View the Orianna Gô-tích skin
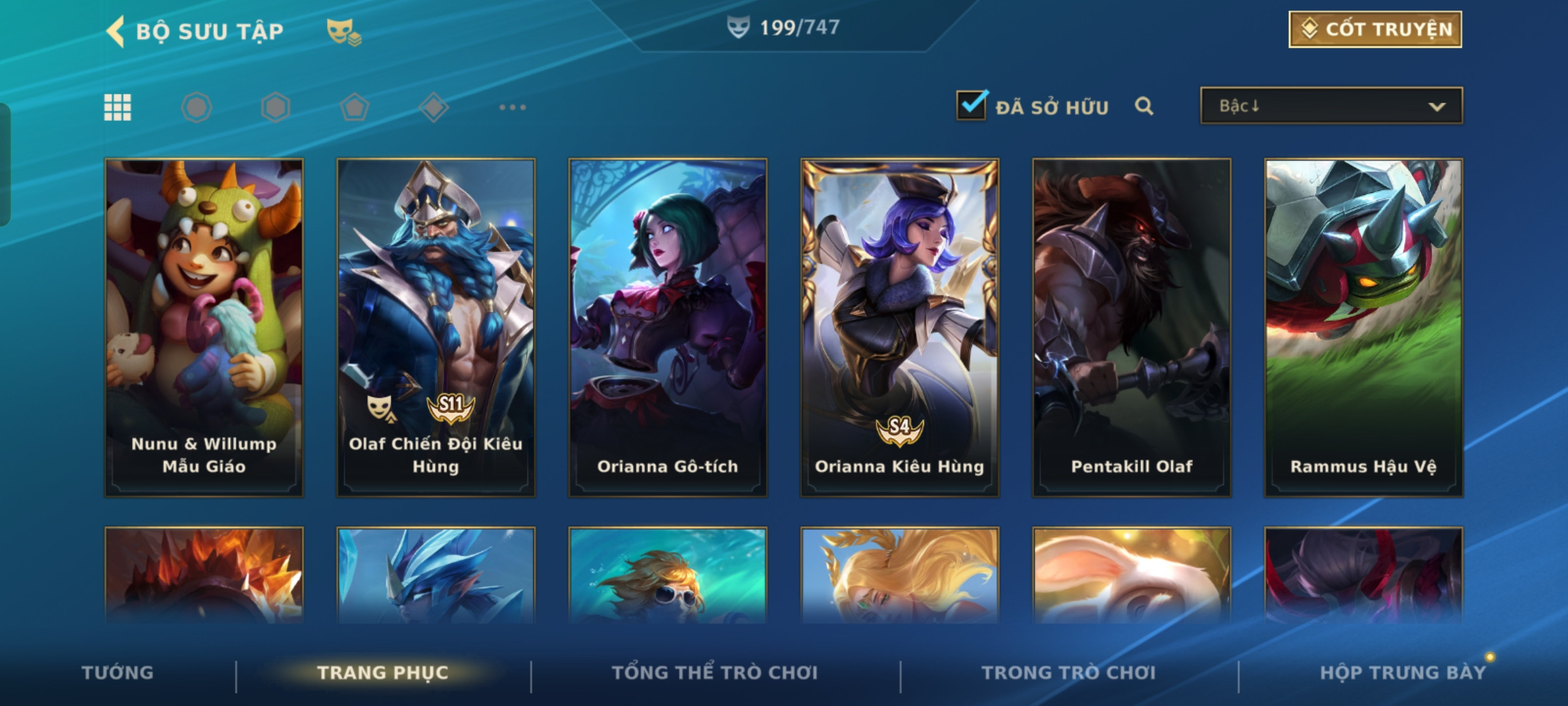Image resolution: width=1568 pixels, height=706 pixels. 668,327
